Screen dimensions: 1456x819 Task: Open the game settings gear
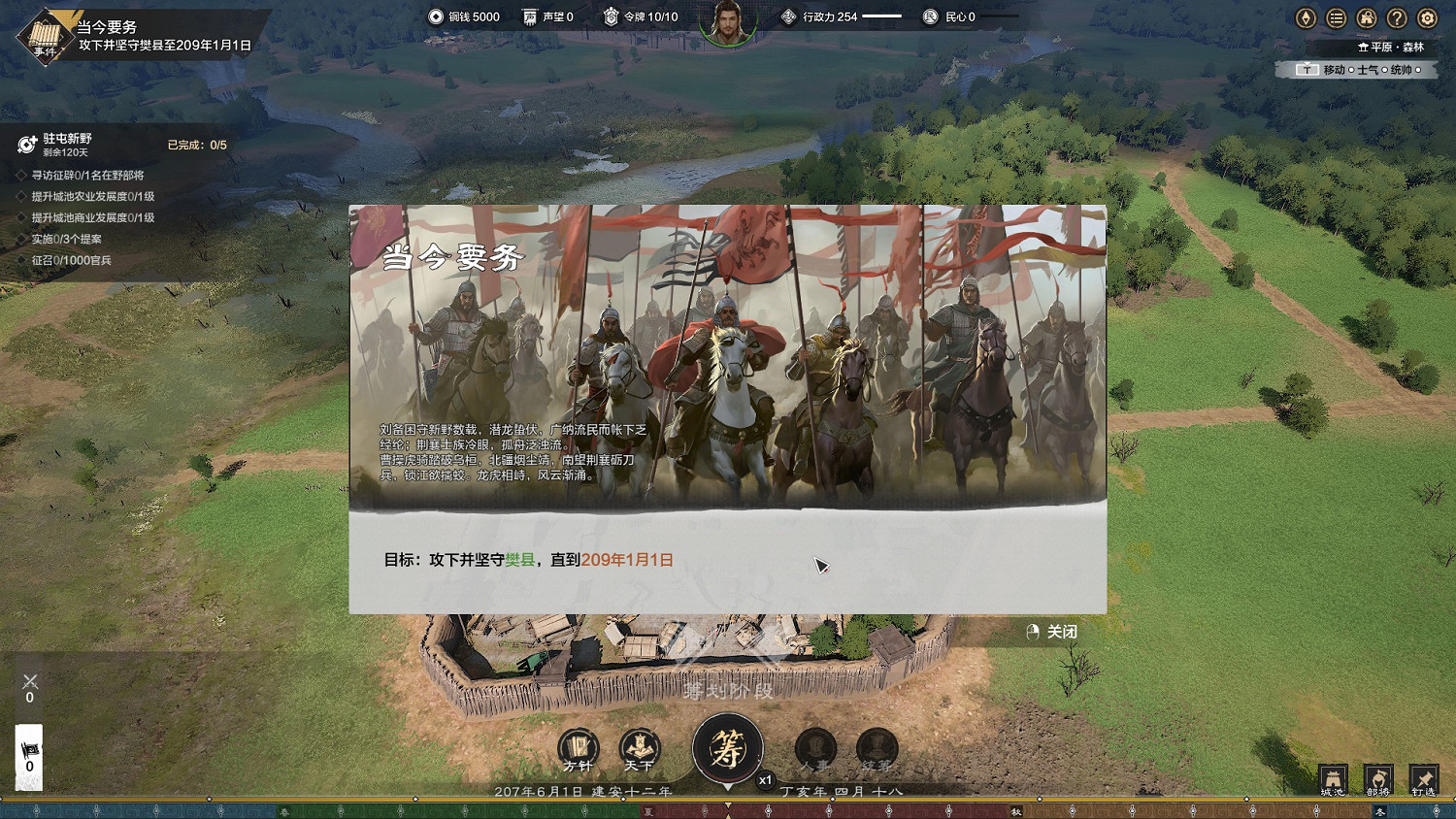(1425, 17)
